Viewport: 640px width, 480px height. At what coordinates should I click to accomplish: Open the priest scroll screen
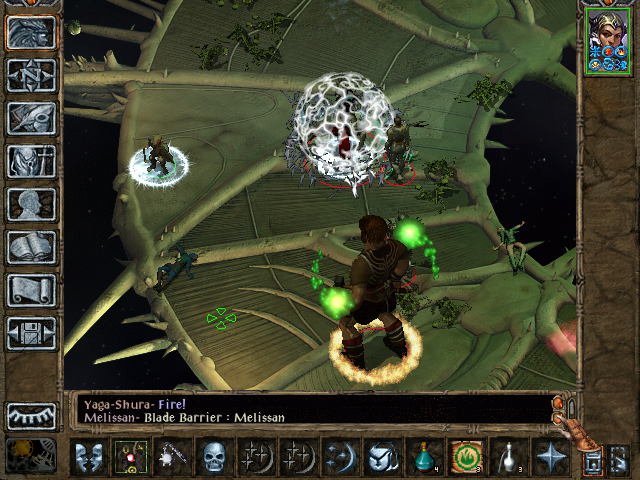pos(31,290)
